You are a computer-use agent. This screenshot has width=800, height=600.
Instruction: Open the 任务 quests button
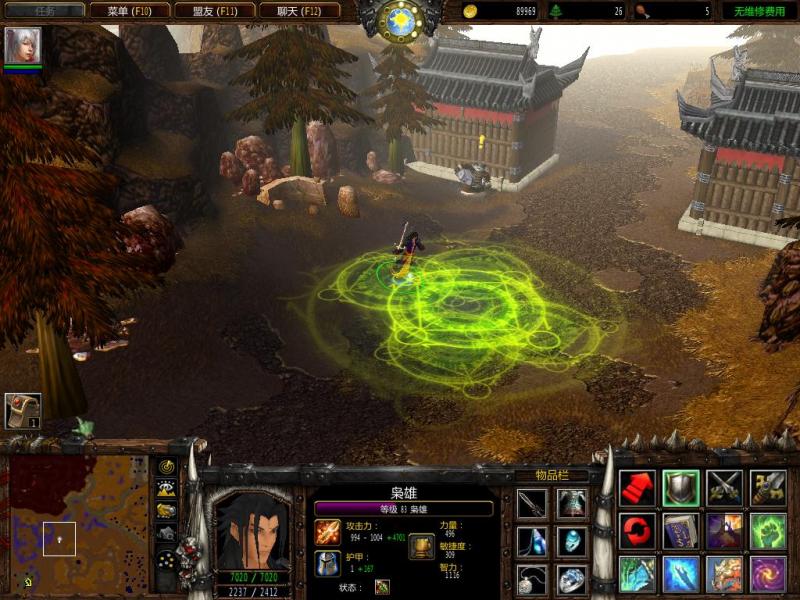point(43,11)
